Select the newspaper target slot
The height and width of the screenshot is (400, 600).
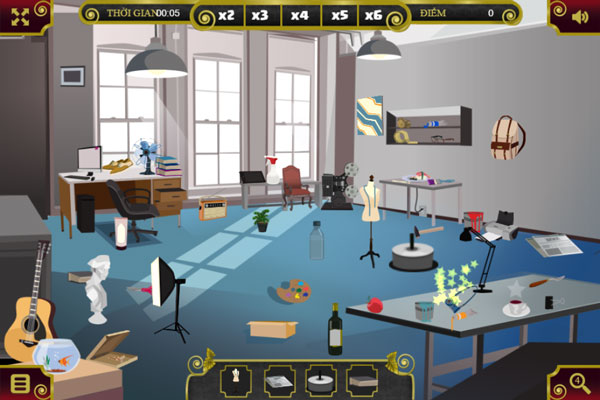coord(277,378)
